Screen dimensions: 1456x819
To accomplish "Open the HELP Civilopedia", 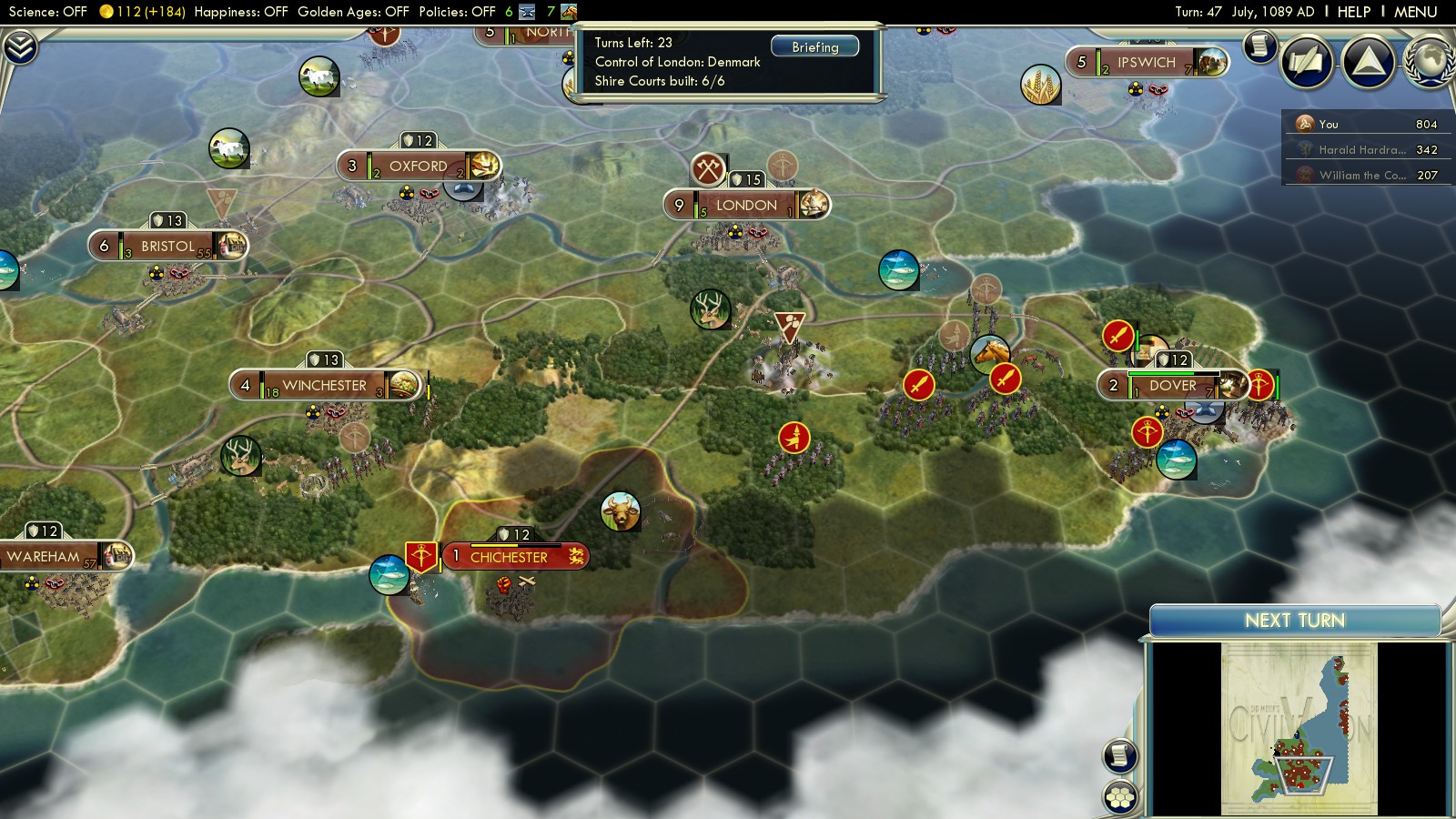I will click(1353, 12).
